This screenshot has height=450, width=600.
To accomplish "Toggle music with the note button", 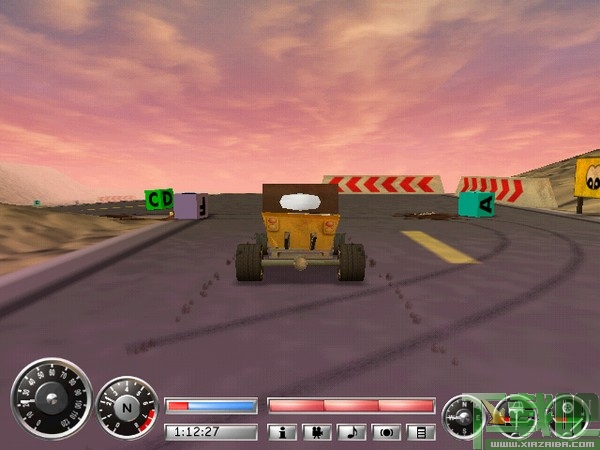I will click(352, 432).
